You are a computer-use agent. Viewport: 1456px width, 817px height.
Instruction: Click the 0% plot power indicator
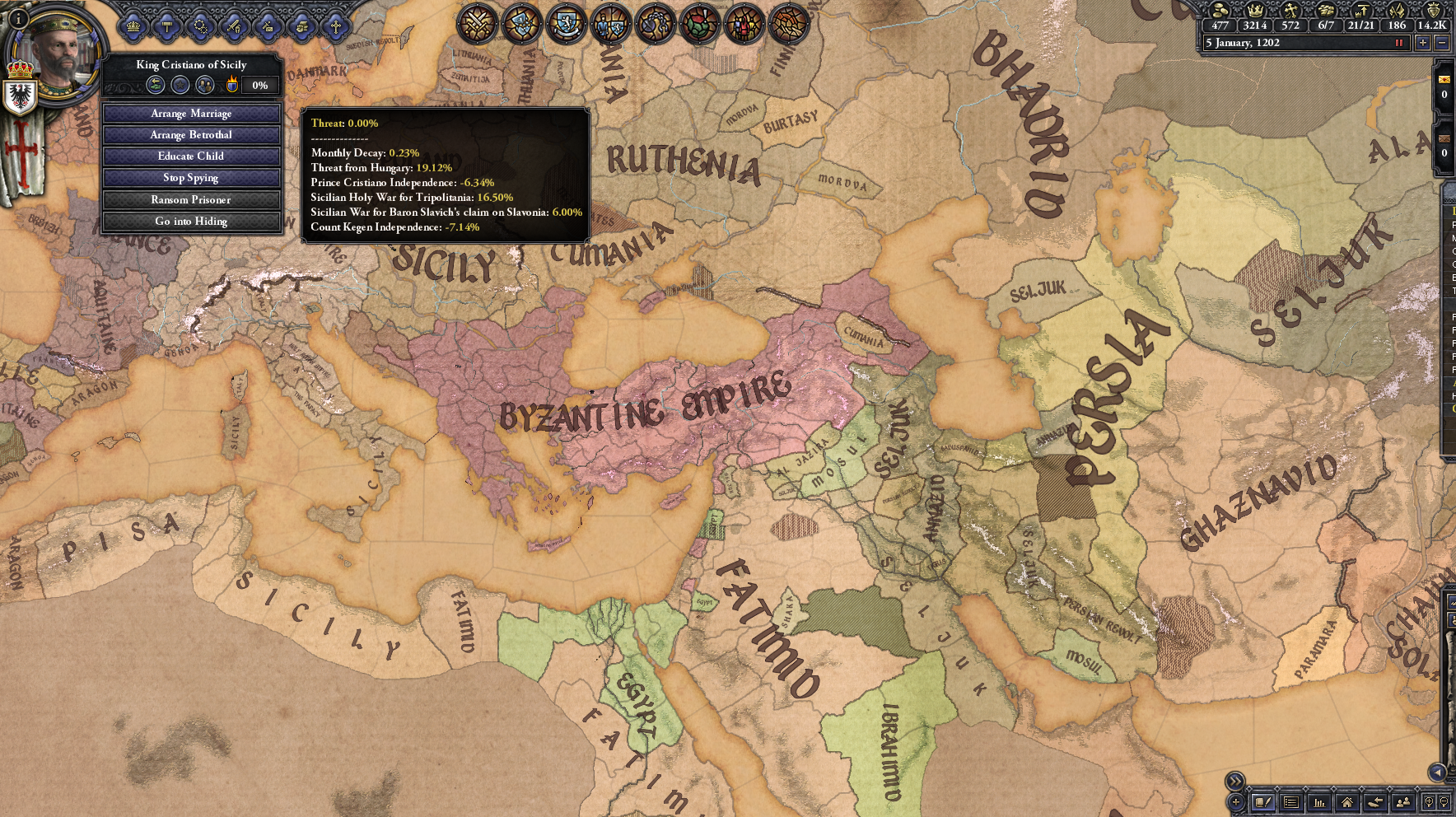pos(260,83)
